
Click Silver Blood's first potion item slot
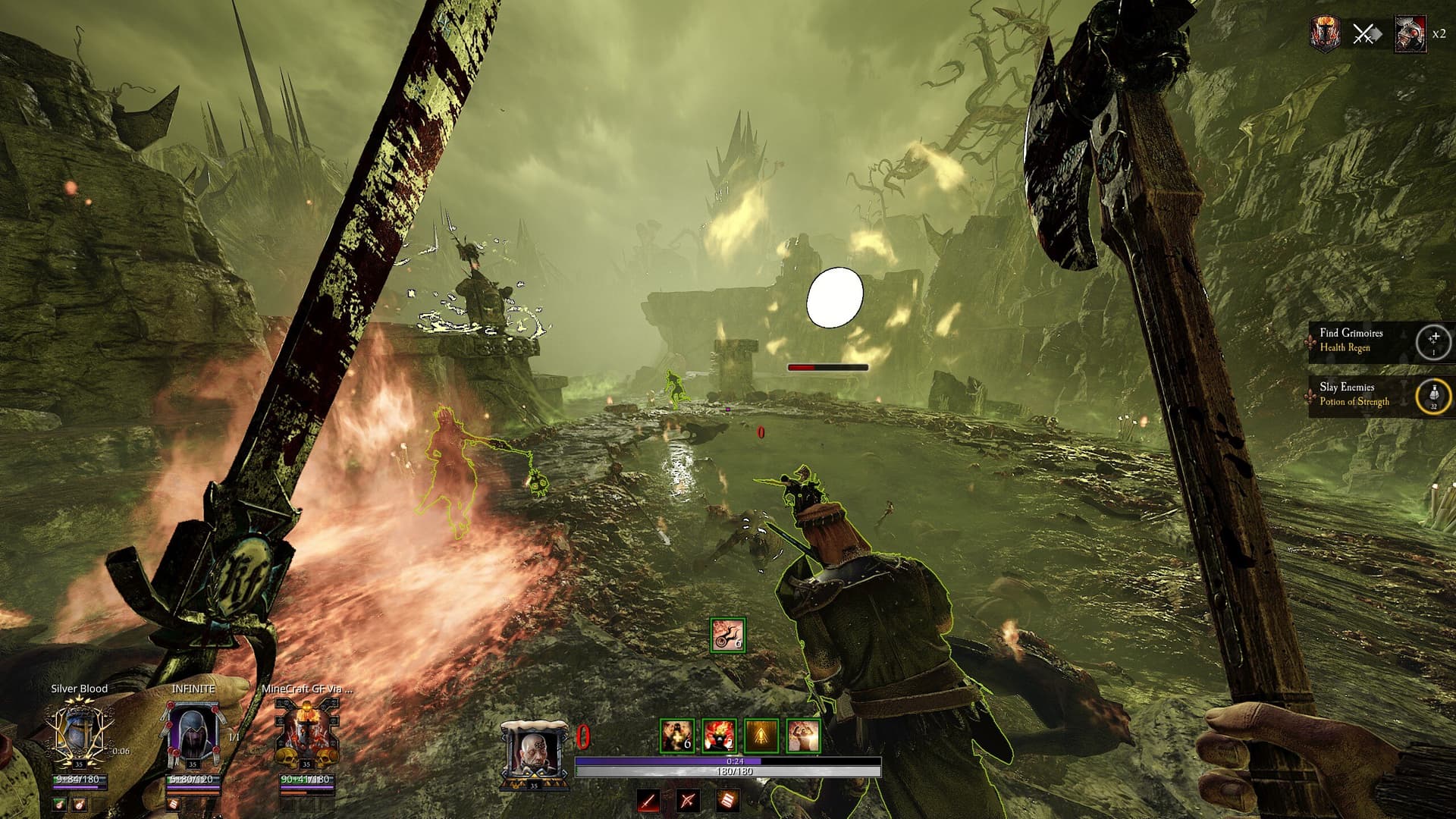click(x=60, y=804)
